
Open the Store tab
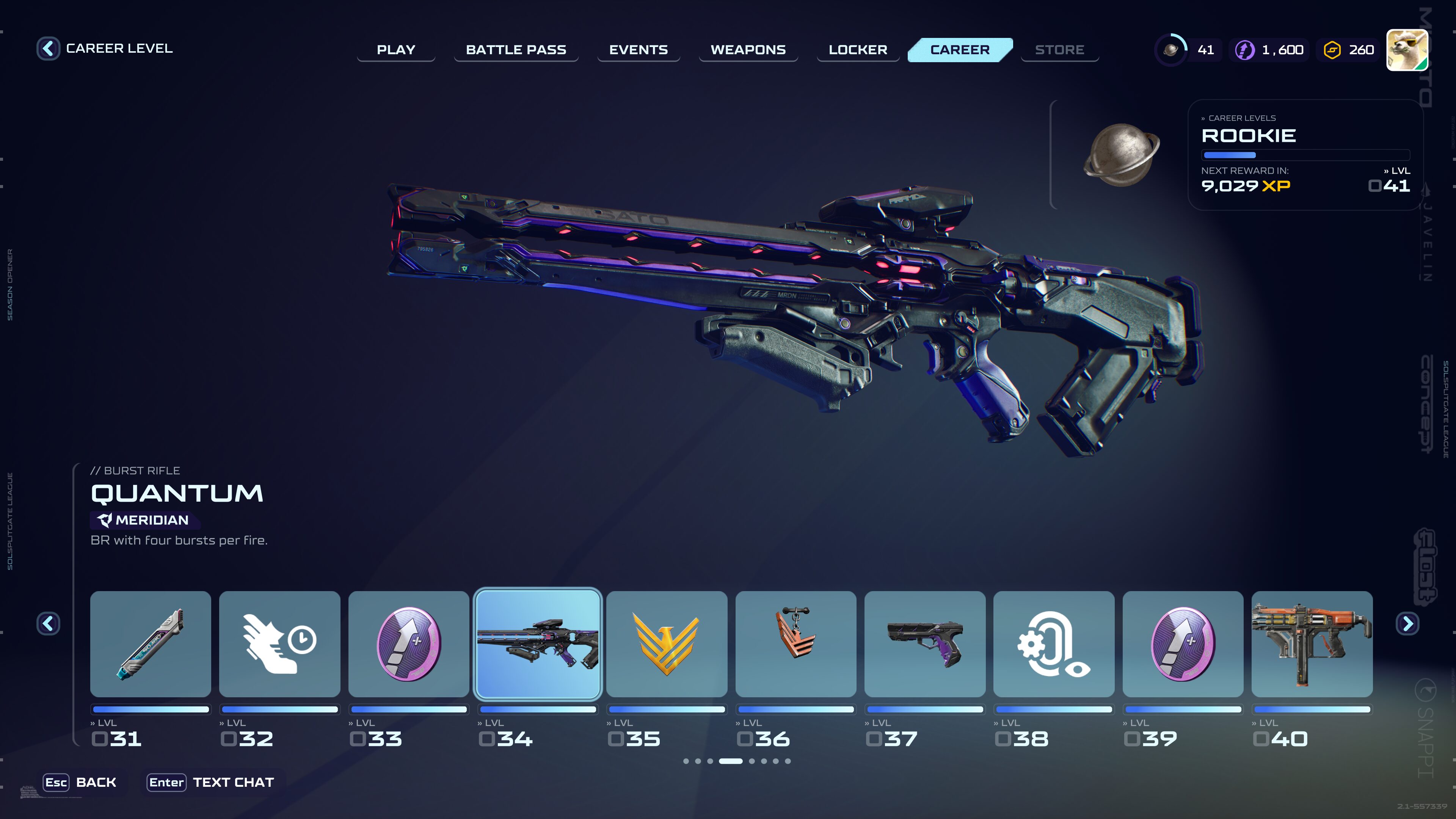(1059, 50)
